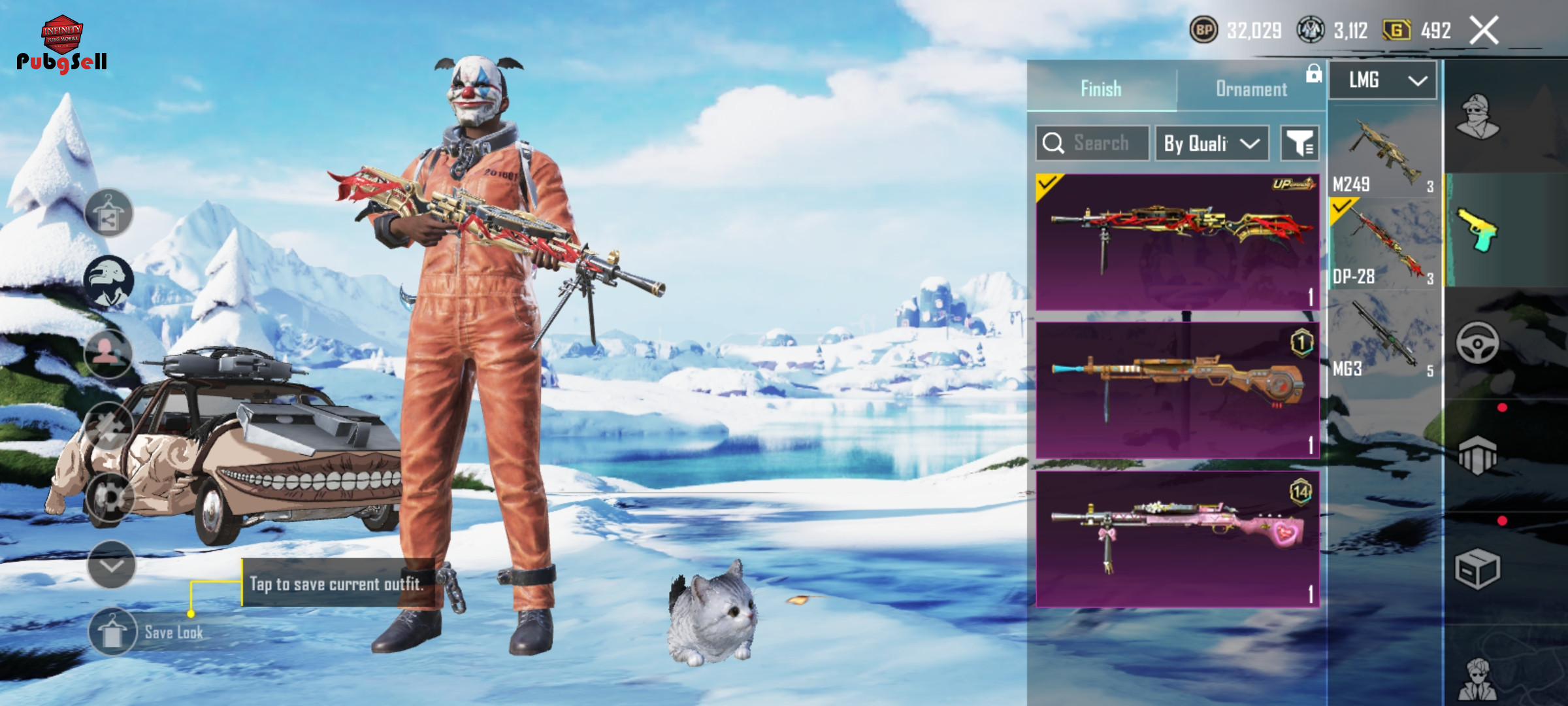Expand the LMG weapon type dropdown
1568x706 pixels.
click(x=1383, y=80)
